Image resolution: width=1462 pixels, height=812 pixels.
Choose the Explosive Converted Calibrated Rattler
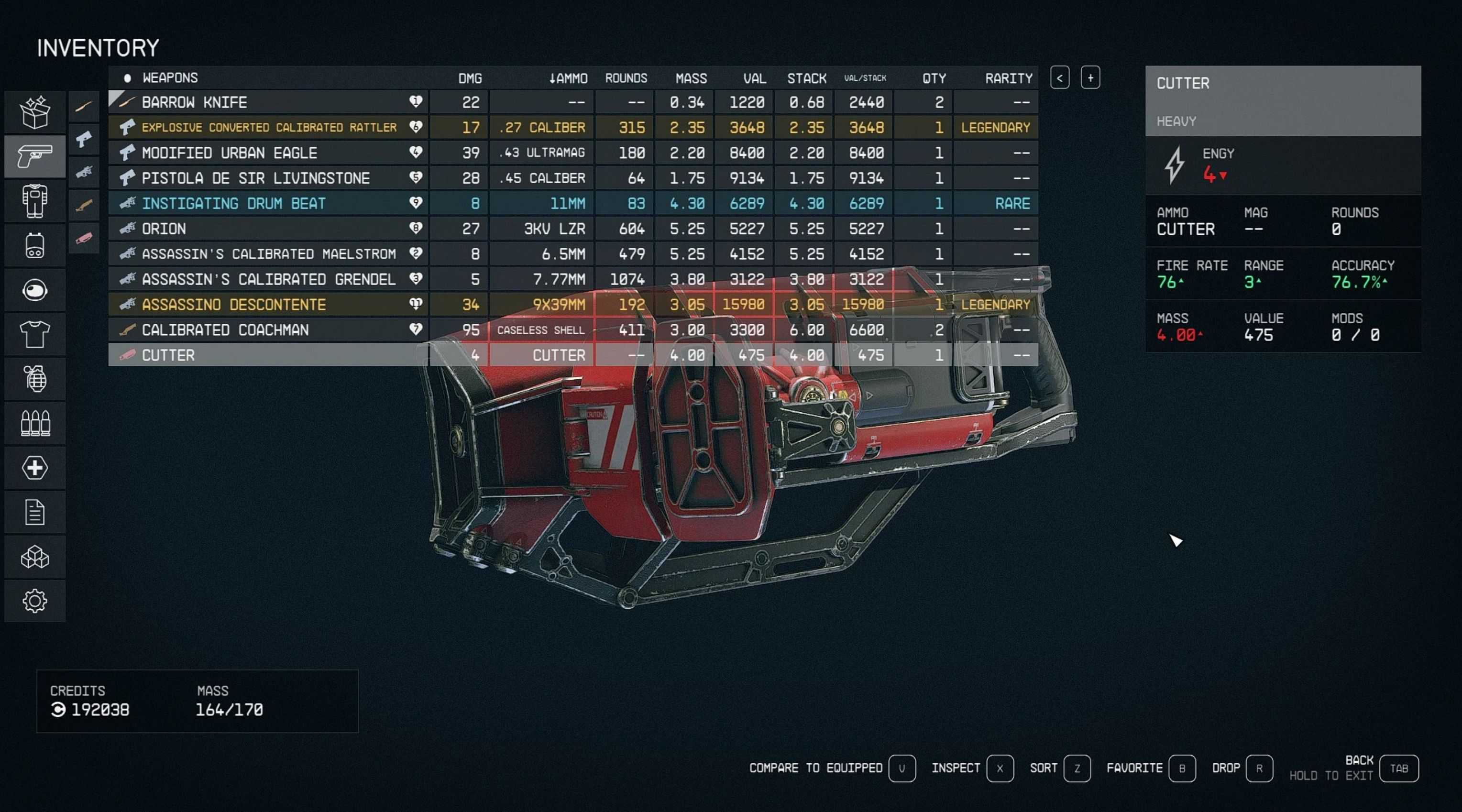pos(269,127)
